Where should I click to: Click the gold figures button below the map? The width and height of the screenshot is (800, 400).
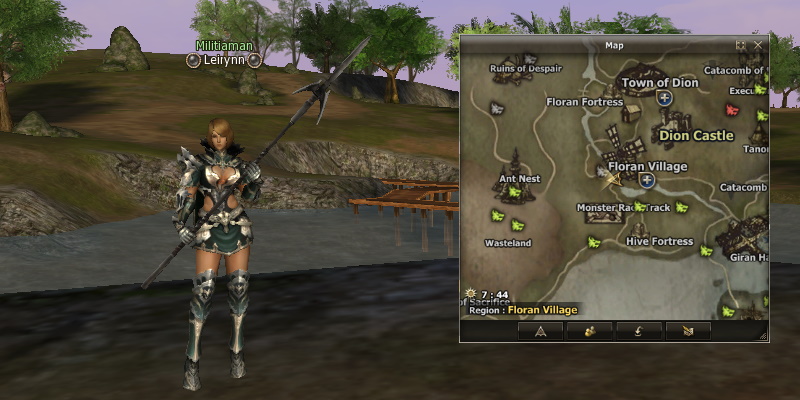(x=589, y=330)
